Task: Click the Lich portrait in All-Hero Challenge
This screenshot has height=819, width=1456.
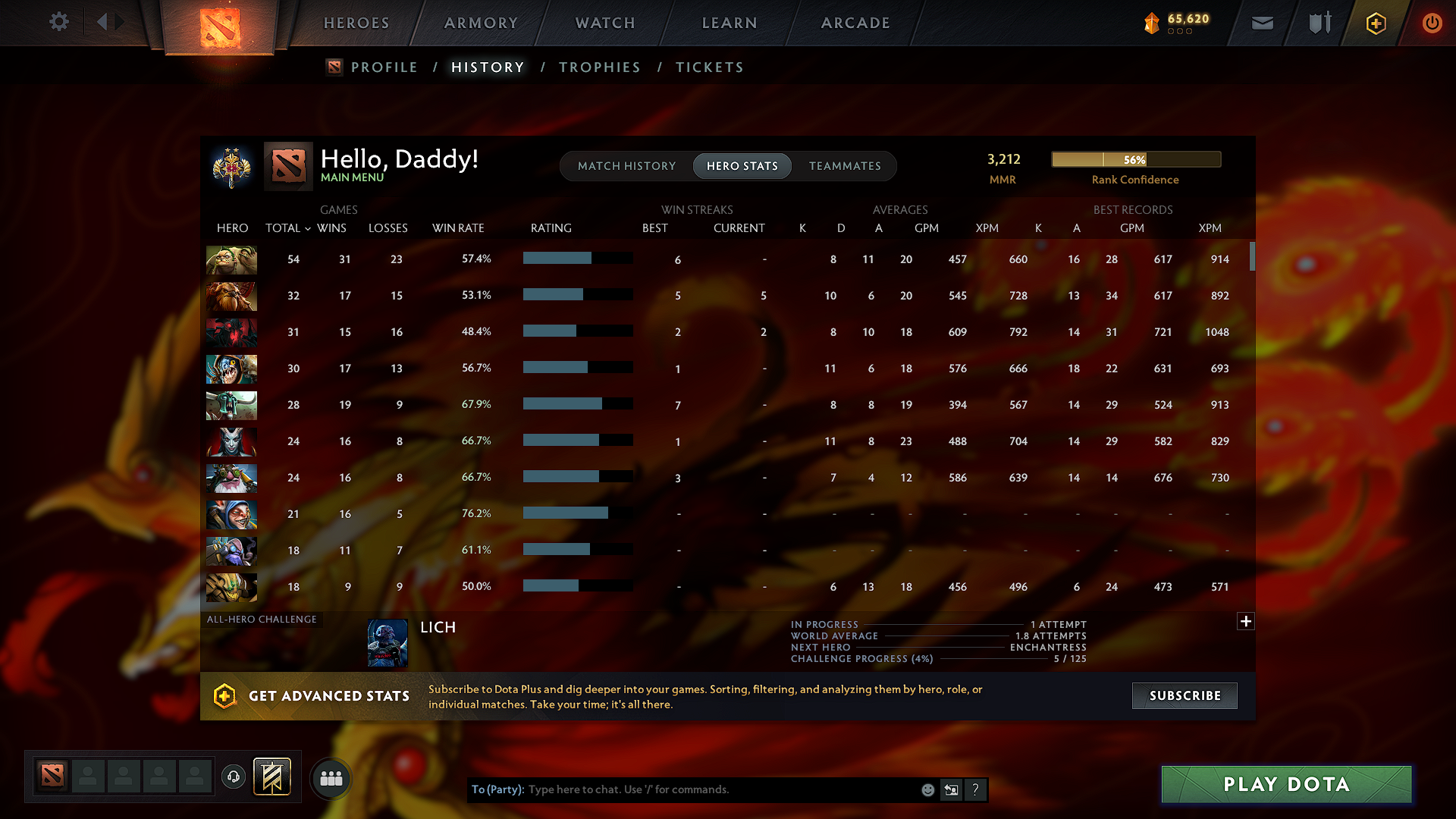Action: pyautogui.click(x=388, y=642)
